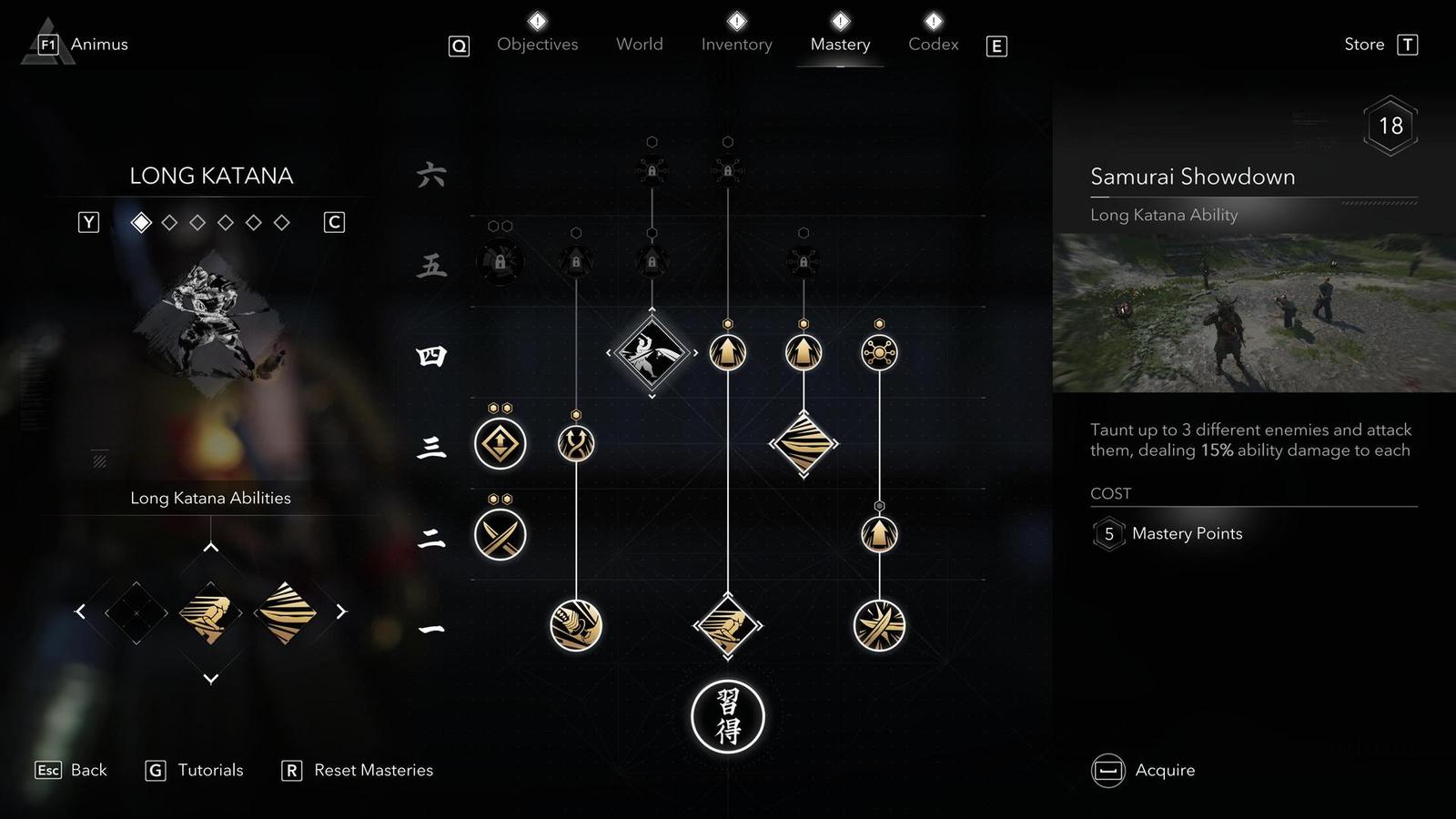Click the right arrow on the abilities carousel
Screen dimensions: 1456x819
pos(342,612)
